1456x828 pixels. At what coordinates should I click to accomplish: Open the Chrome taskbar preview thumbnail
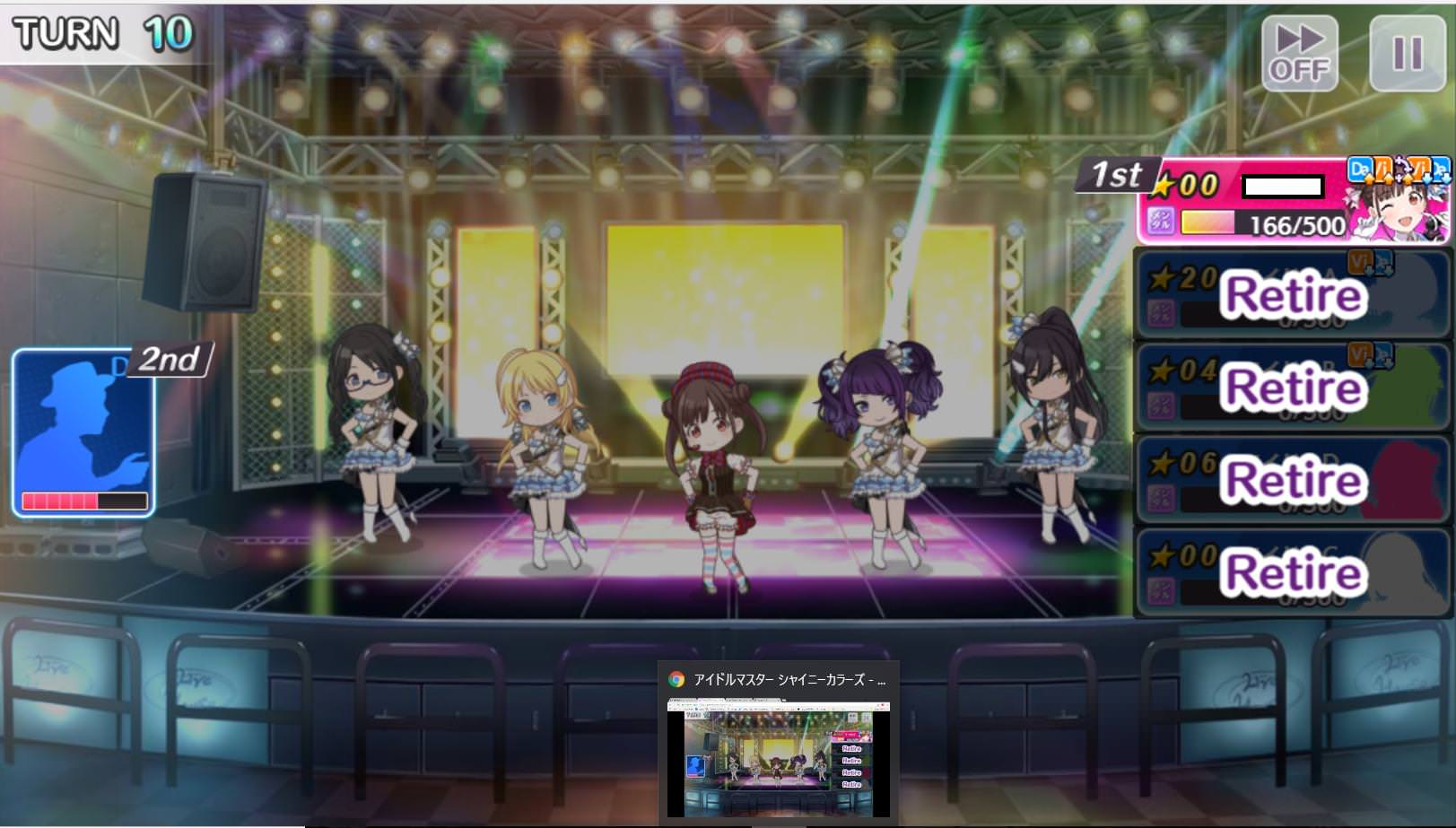coord(778,758)
